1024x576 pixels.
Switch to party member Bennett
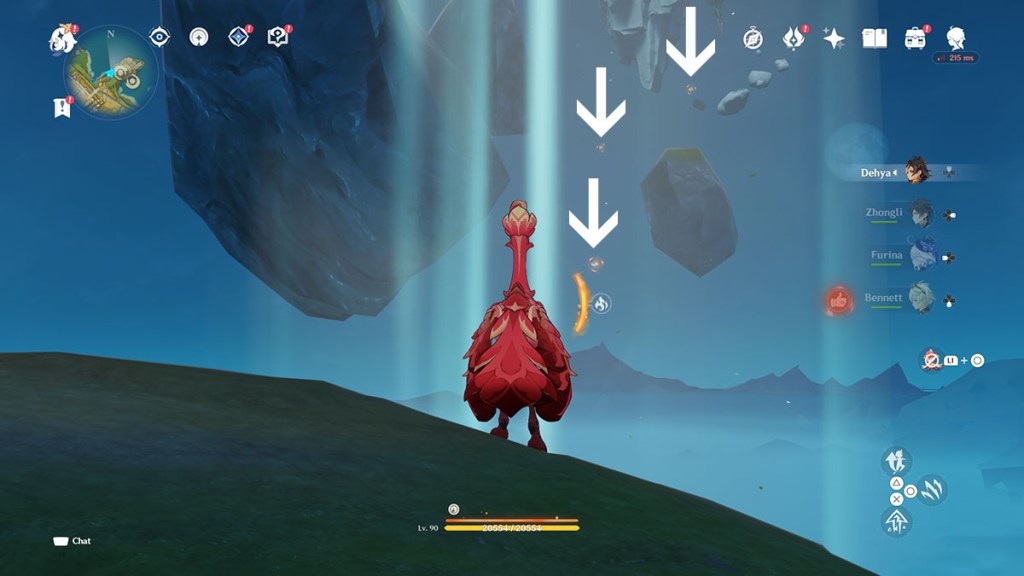tap(920, 298)
